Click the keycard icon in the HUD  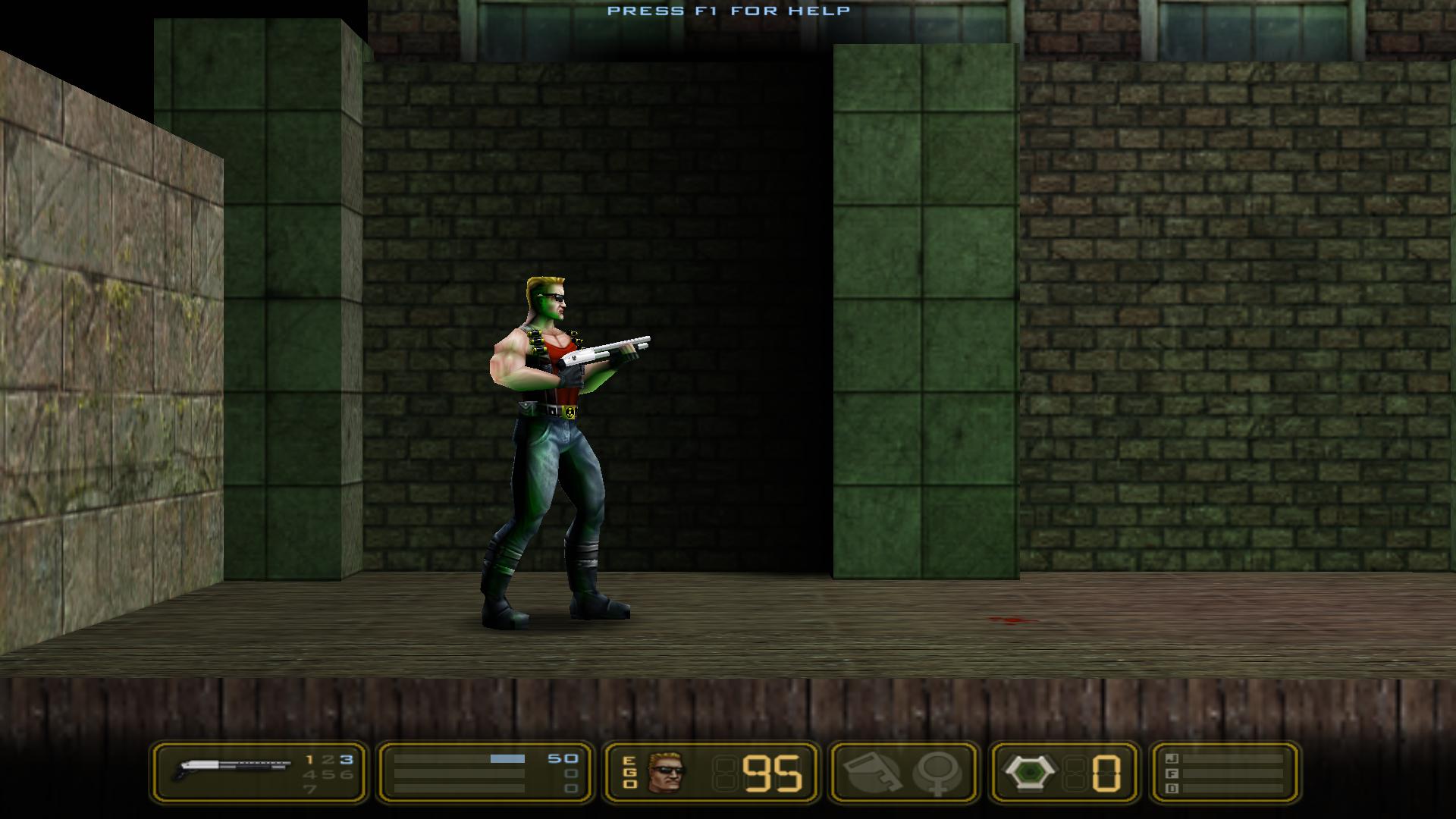871,773
